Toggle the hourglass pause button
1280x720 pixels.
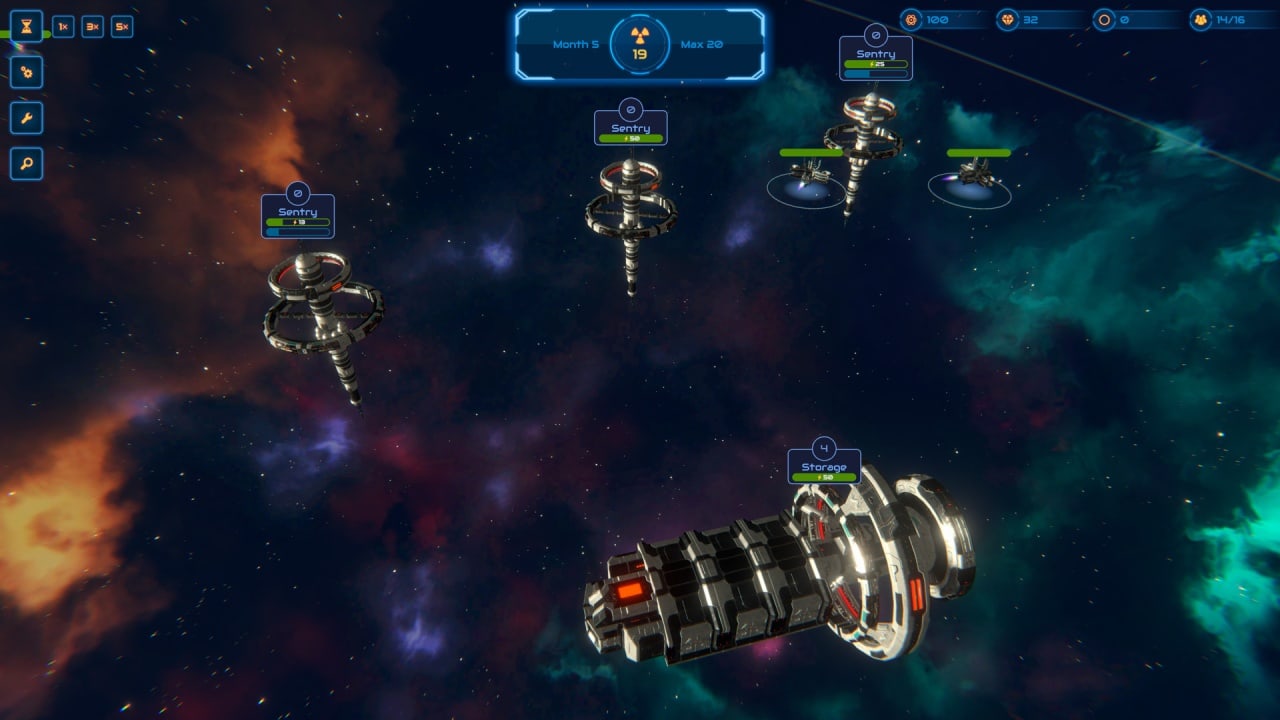[26, 26]
